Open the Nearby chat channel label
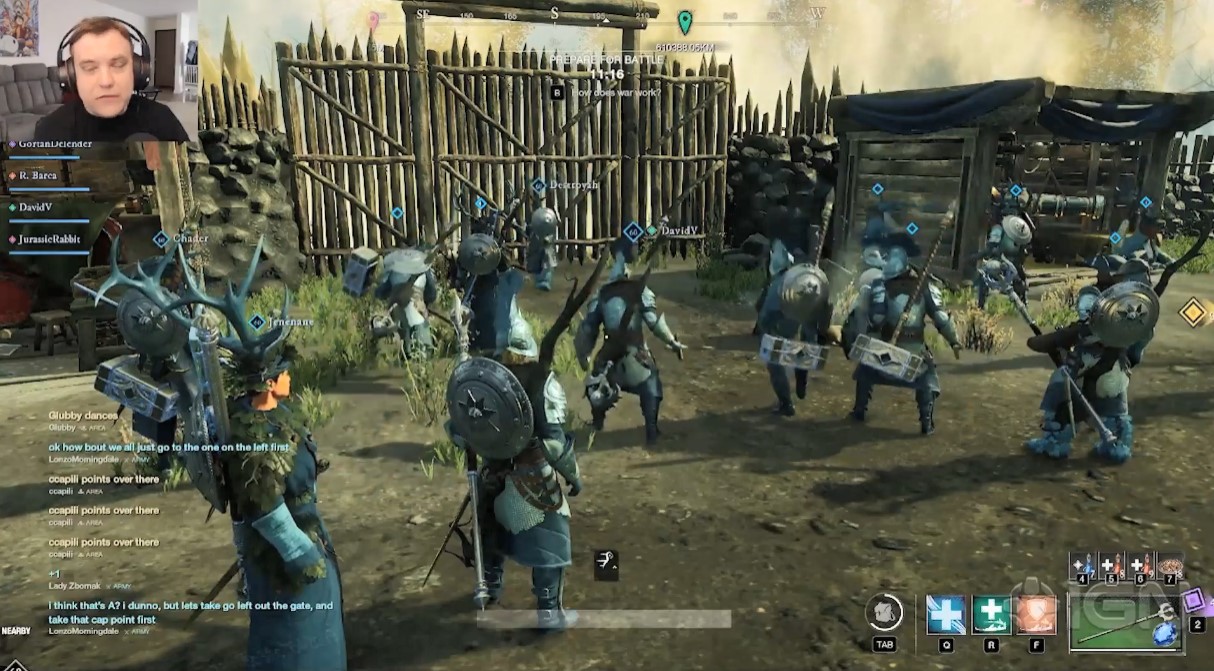 (16, 631)
